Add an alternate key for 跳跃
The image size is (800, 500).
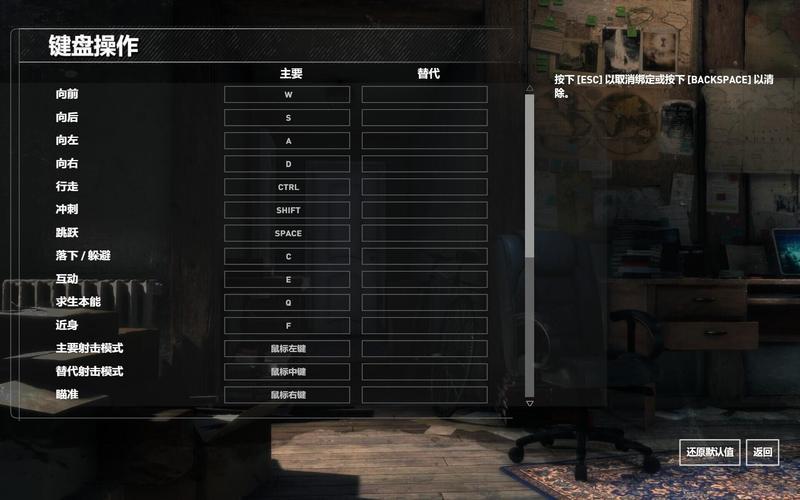point(424,233)
